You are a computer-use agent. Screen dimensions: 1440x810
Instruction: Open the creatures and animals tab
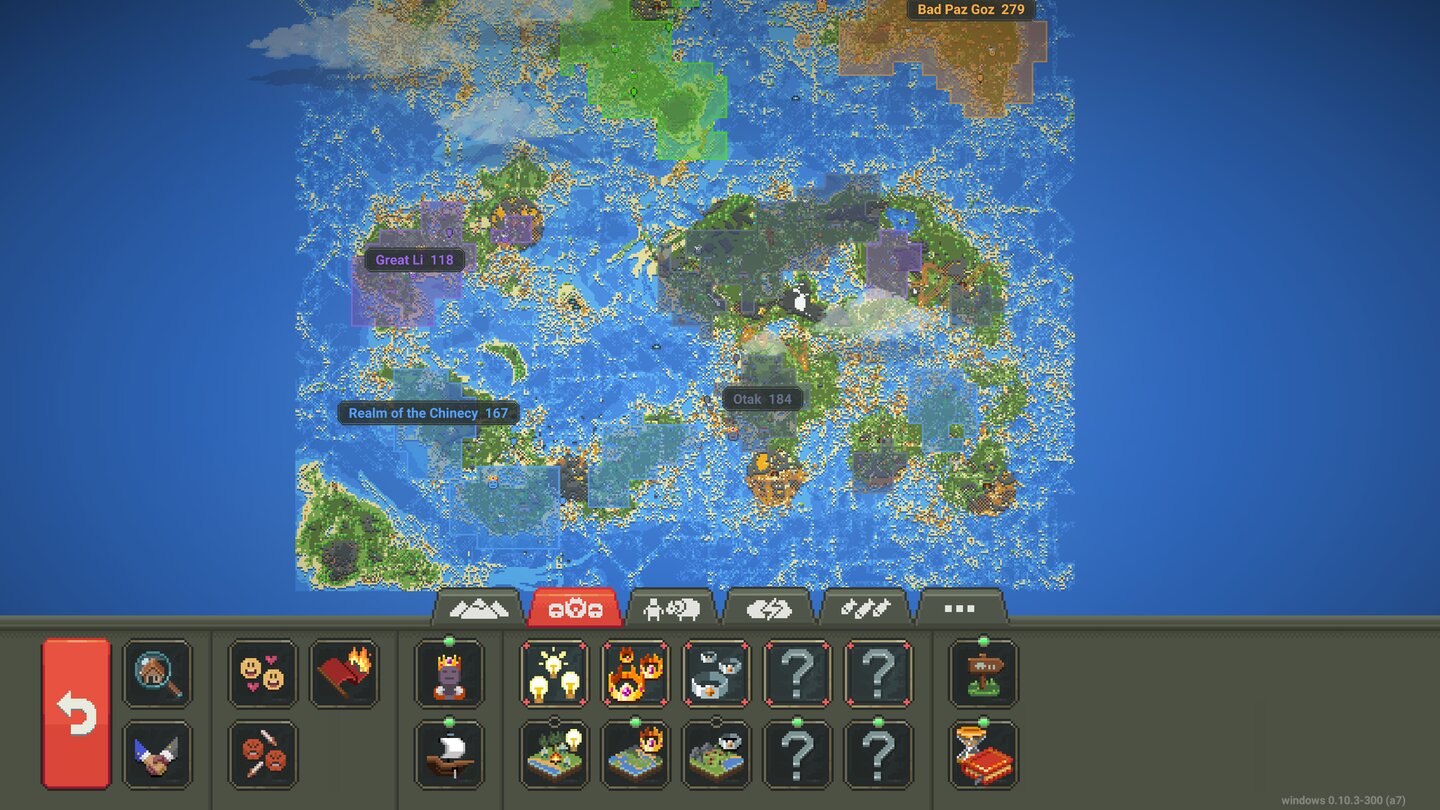pyautogui.click(x=670, y=607)
